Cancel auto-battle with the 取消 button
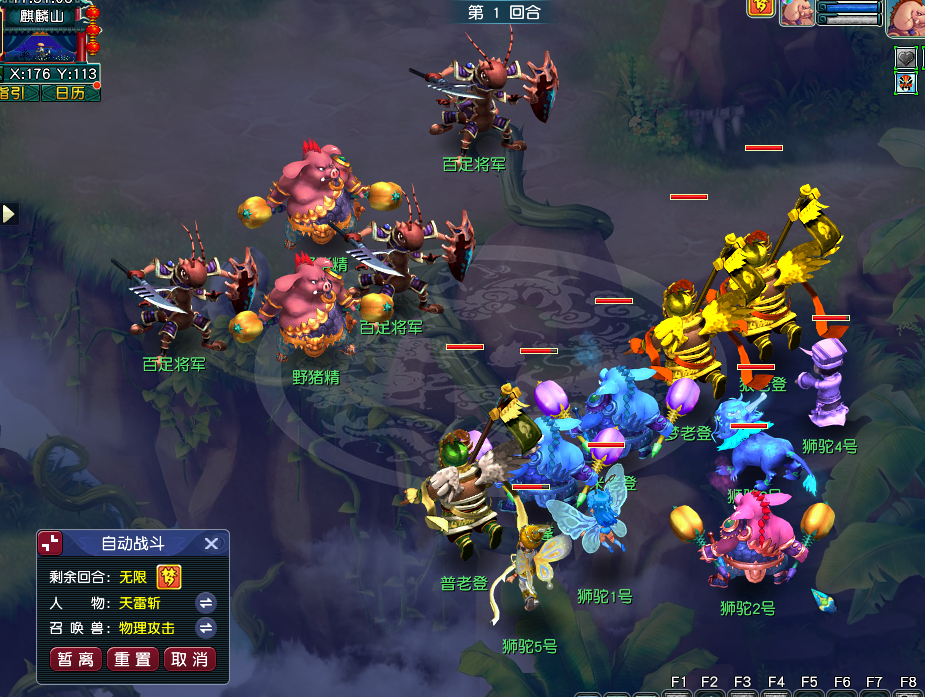Screen dimensions: 925x697 pos(190,659)
